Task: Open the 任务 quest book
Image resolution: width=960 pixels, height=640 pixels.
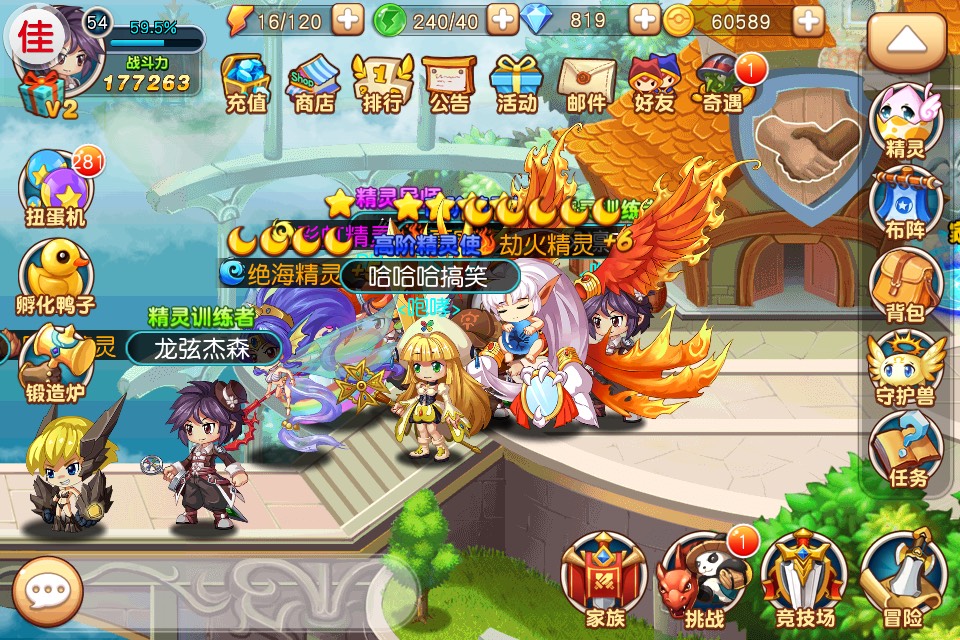Action: point(905,450)
